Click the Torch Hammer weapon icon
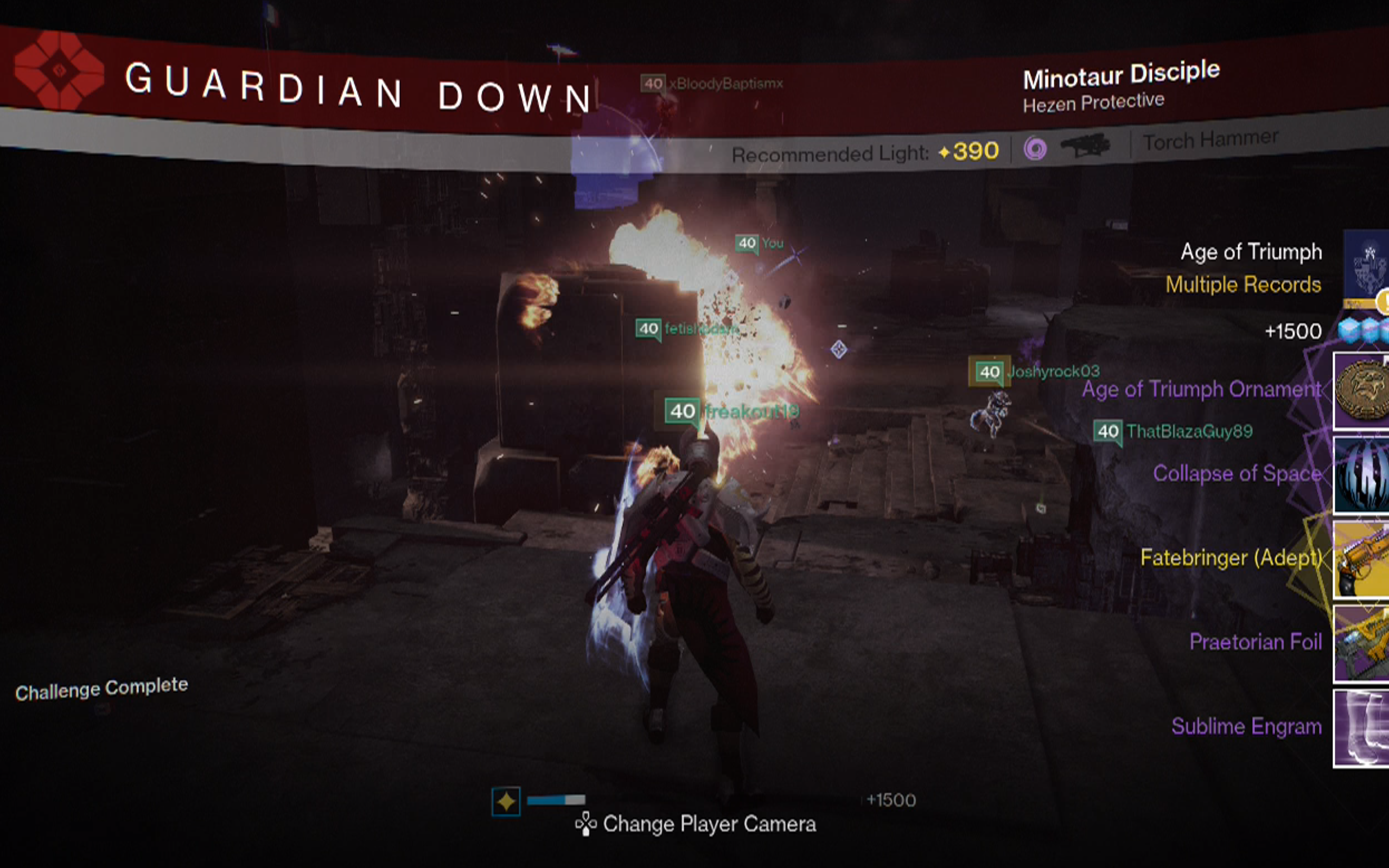 [1085, 145]
